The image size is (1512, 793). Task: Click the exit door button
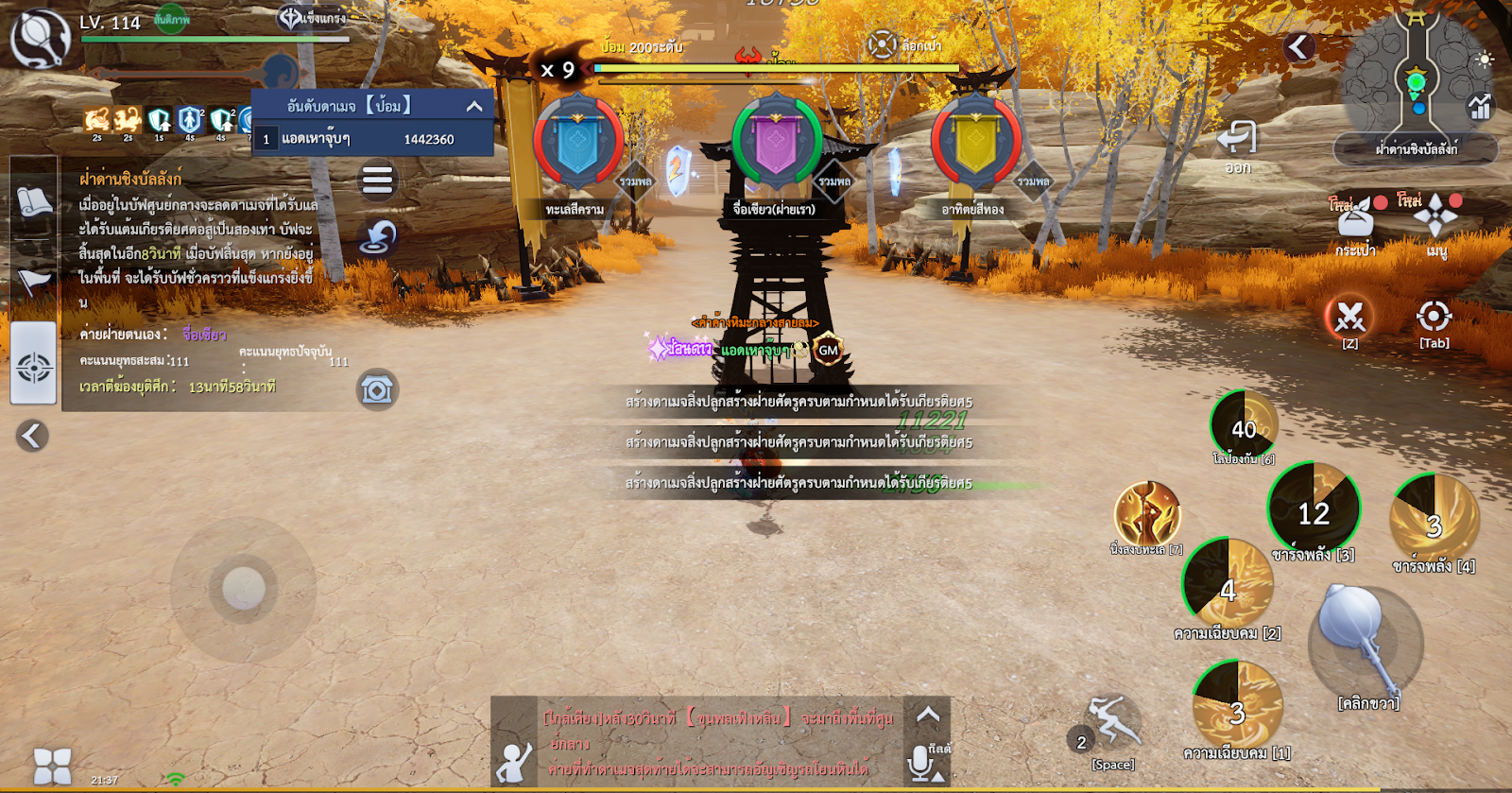pos(1237,139)
